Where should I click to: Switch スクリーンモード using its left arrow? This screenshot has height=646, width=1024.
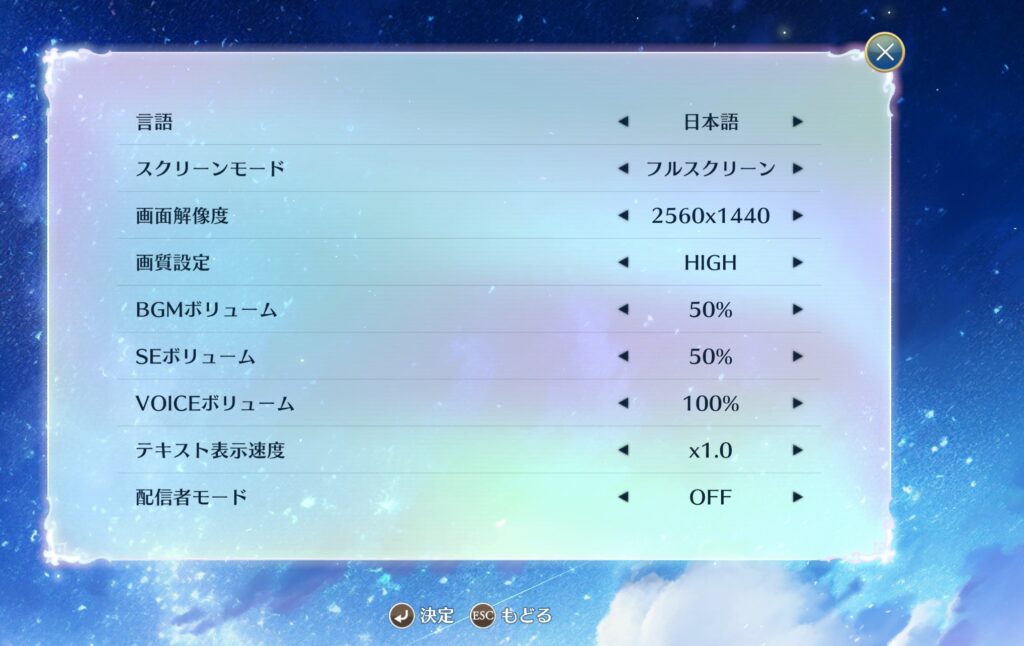coord(623,169)
